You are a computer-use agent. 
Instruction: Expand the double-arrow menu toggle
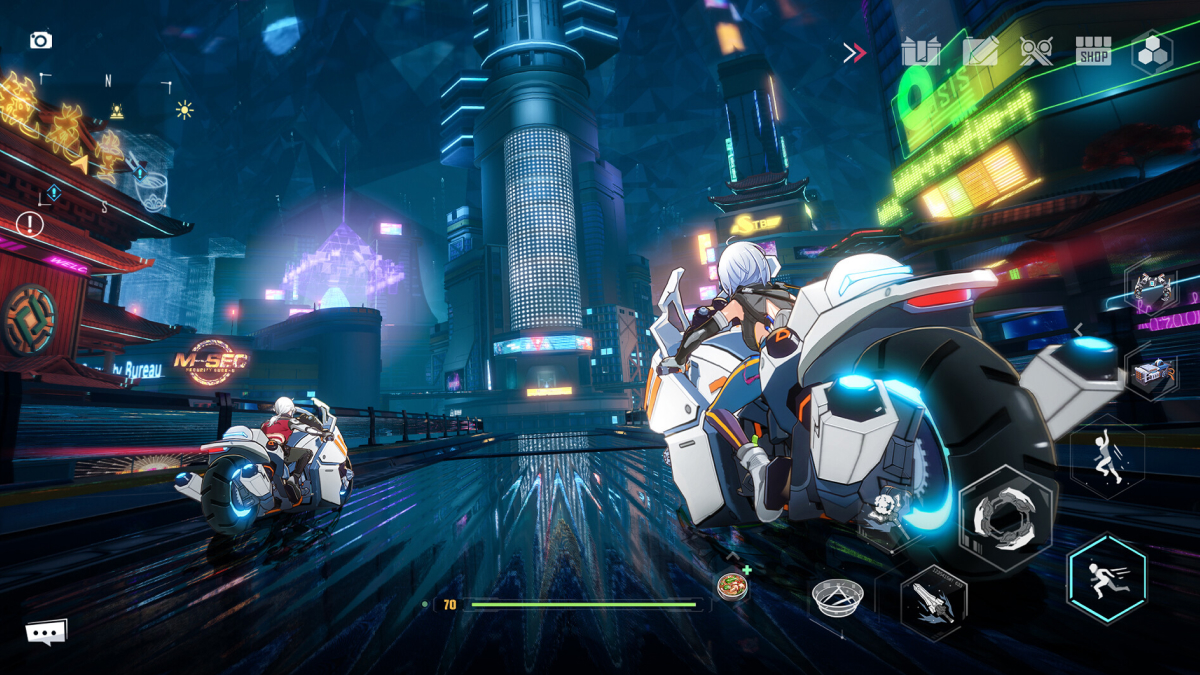pos(854,53)
